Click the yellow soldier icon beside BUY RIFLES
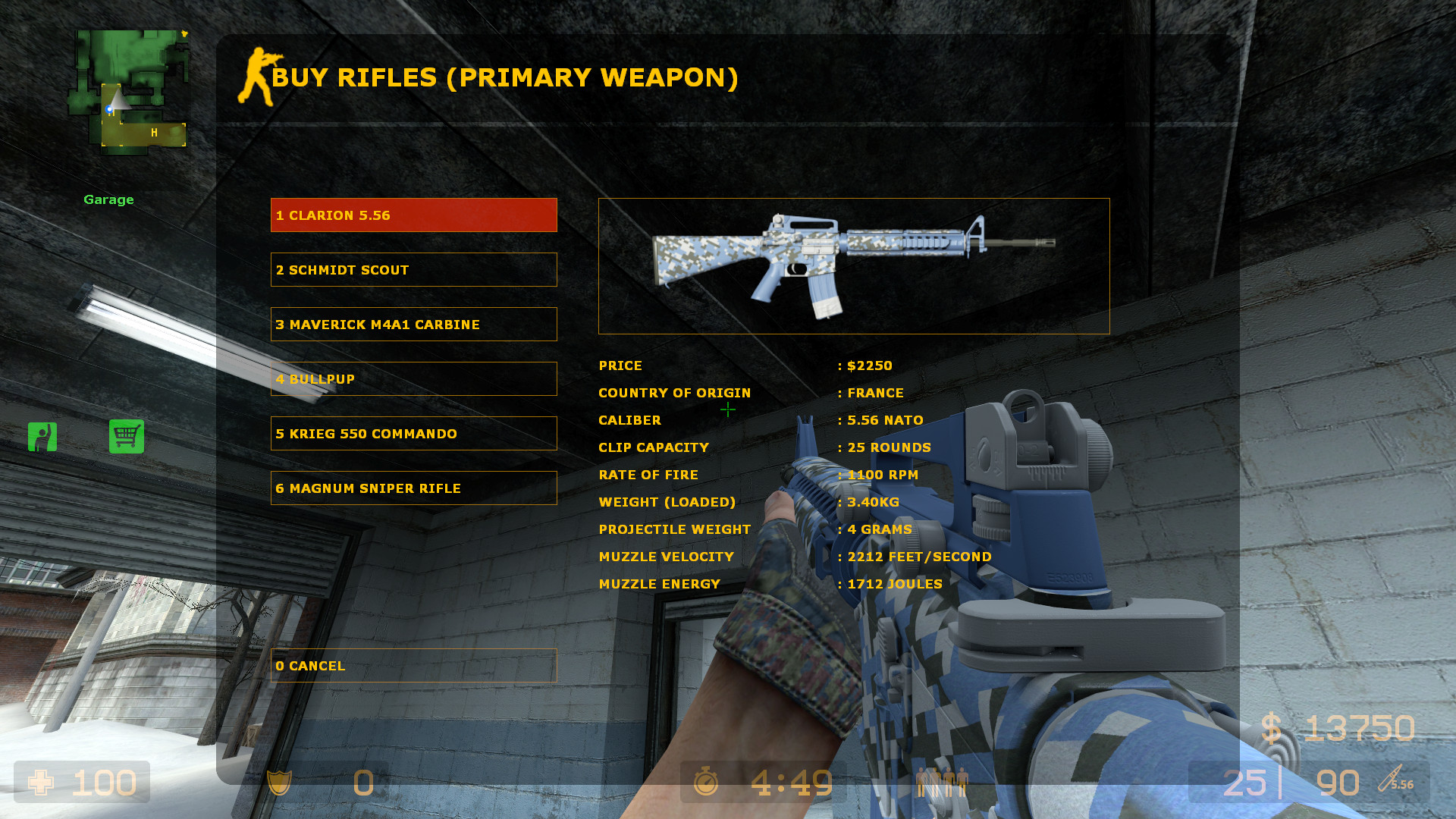1456x819 pixels. pos(256,76)
